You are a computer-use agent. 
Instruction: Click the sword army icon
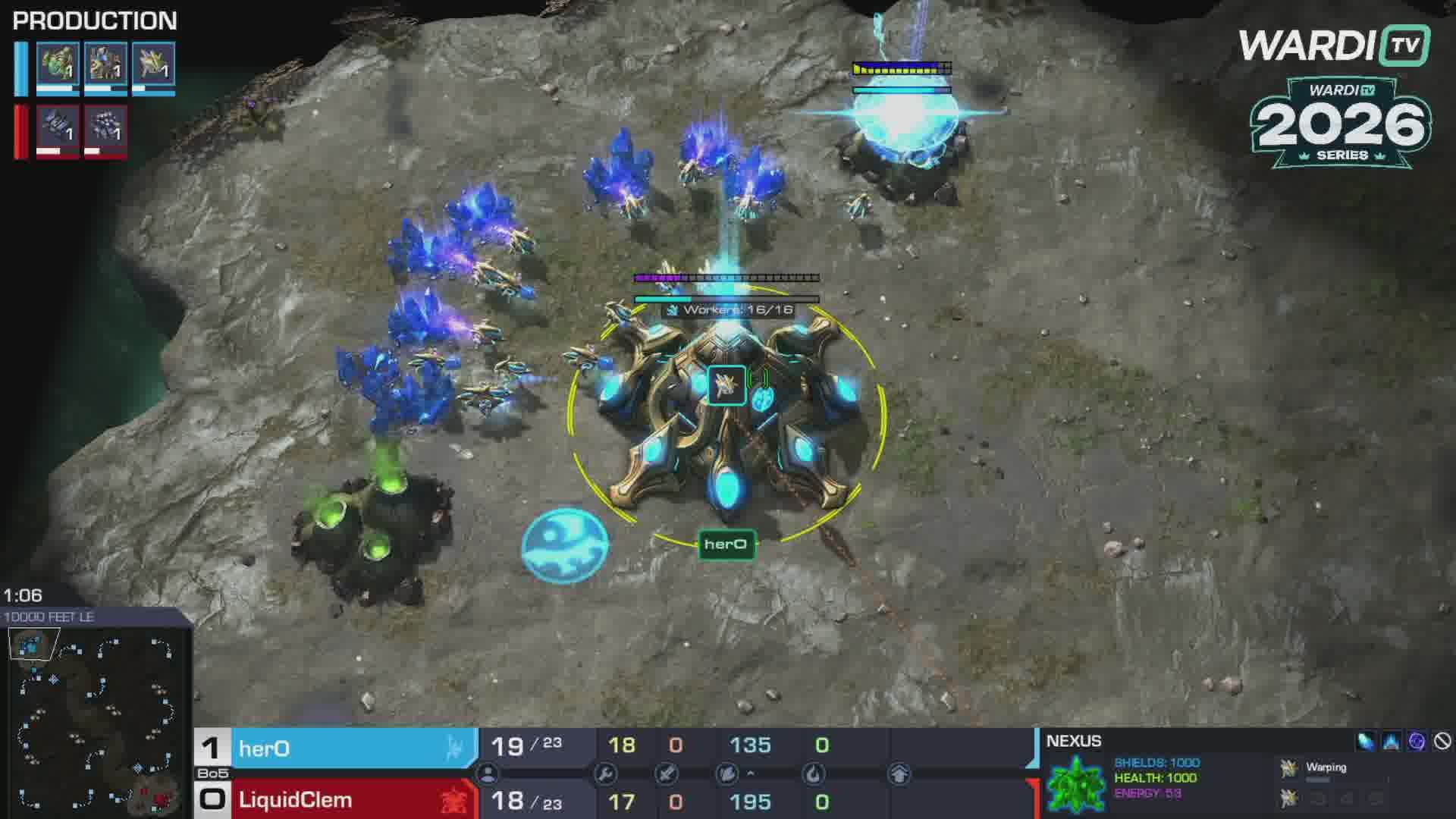coord(667,774)
